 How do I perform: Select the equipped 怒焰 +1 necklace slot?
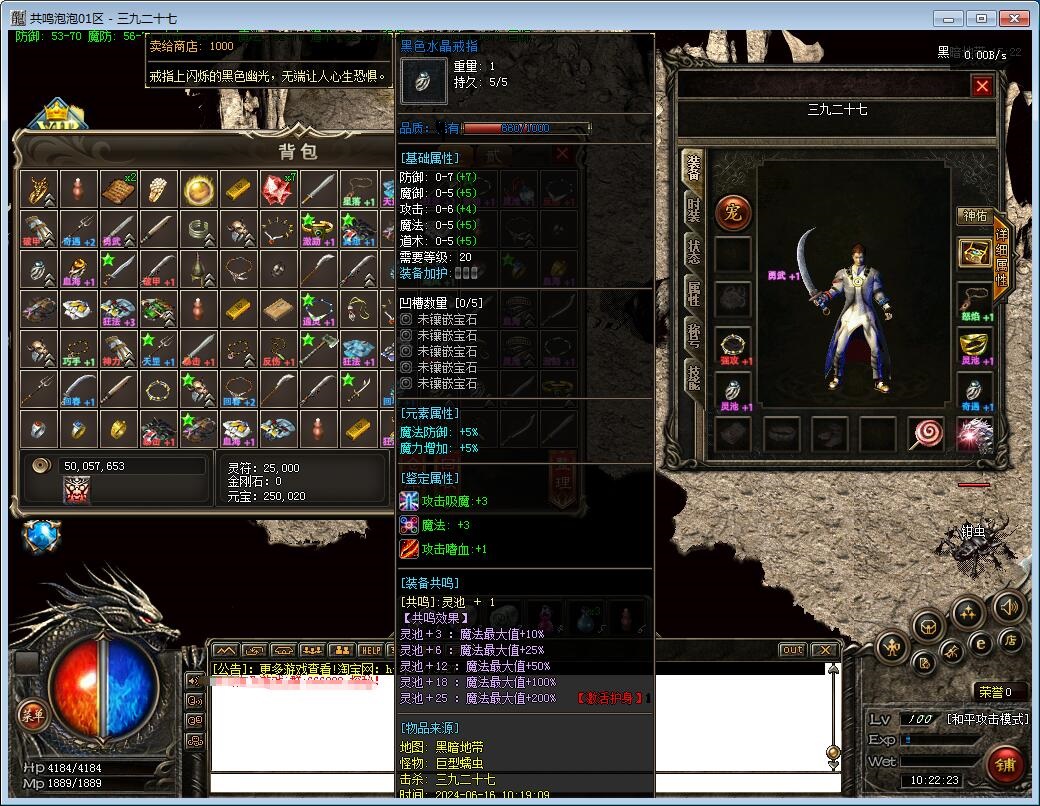[974, 300]
